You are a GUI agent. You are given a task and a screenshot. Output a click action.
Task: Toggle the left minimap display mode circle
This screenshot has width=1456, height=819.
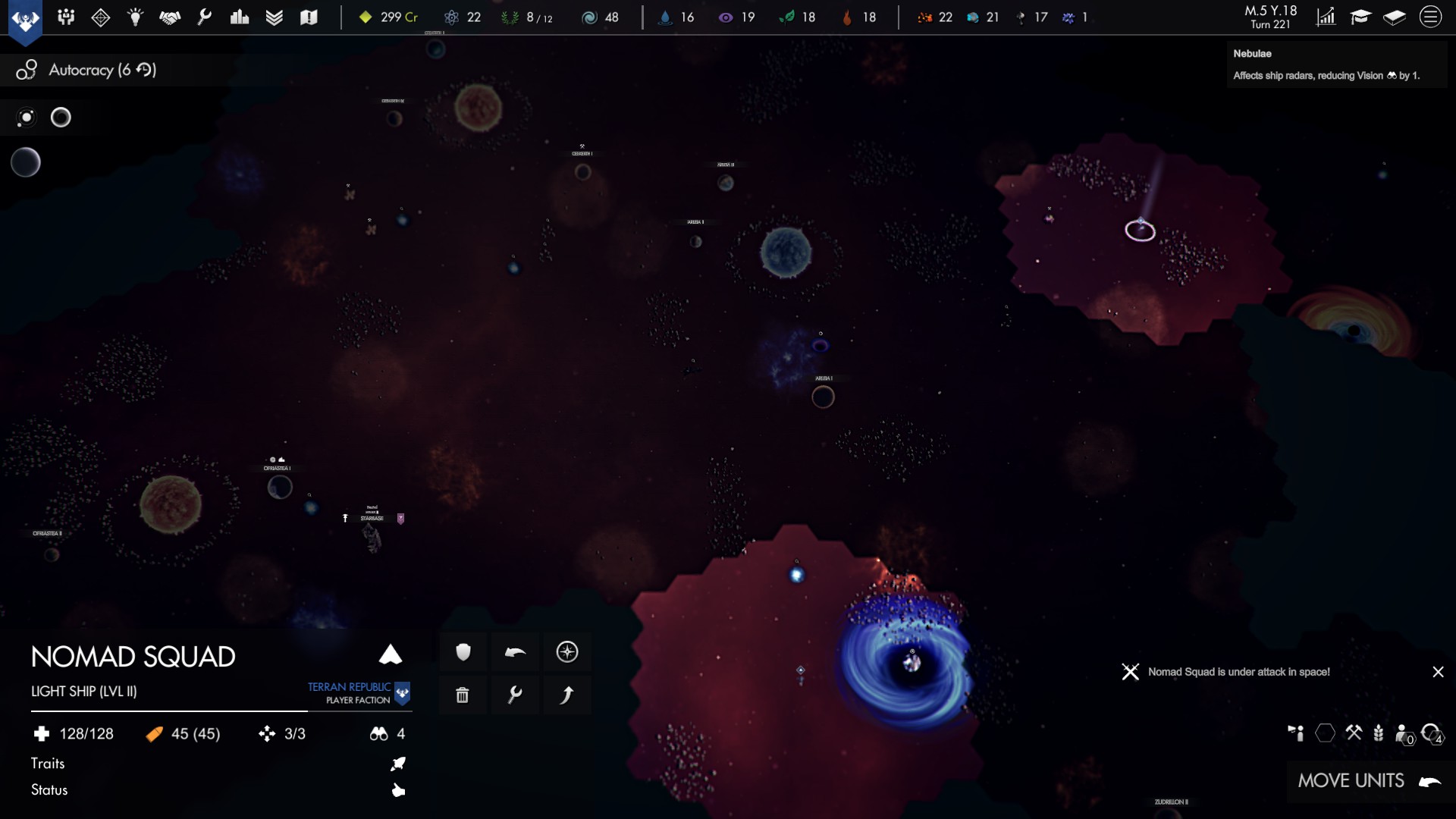pos(27,118)
